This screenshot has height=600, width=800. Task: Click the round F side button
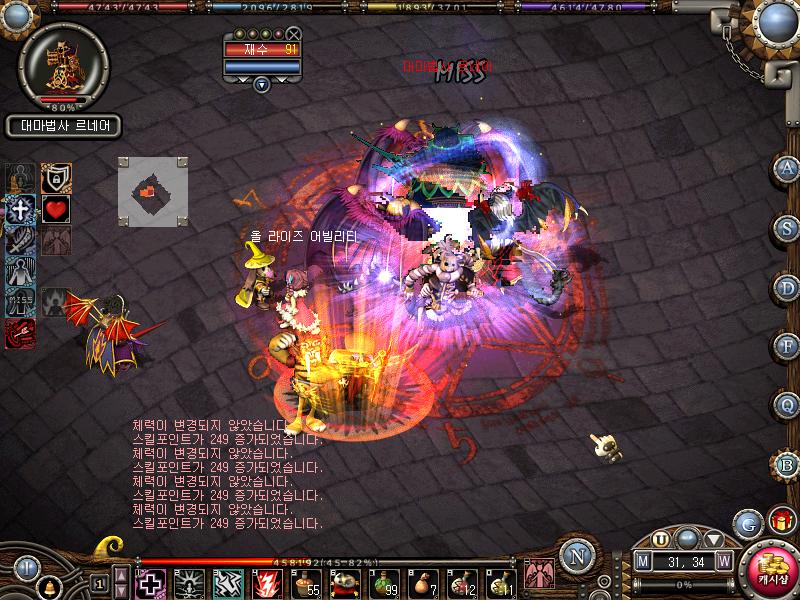pos(787,346)
